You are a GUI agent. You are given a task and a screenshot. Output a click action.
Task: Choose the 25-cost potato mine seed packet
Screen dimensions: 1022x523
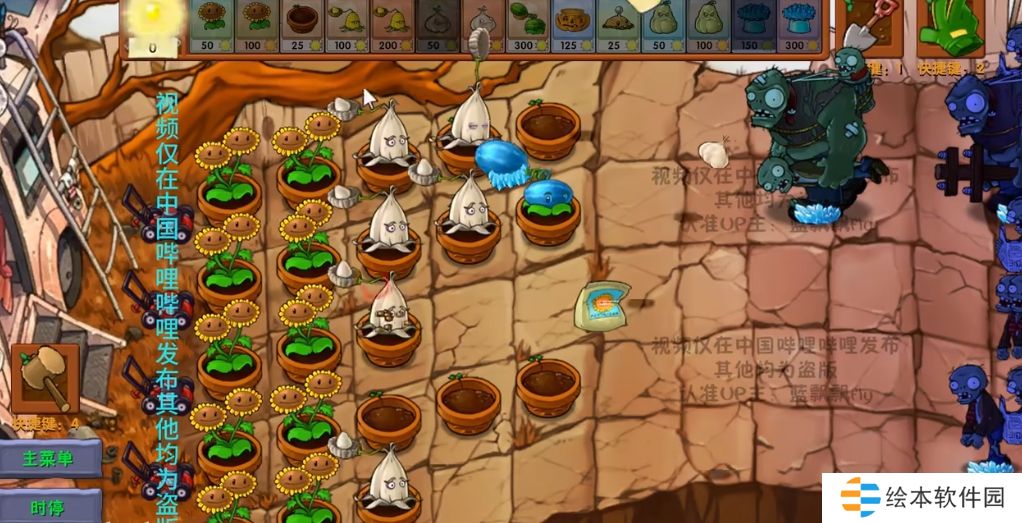pyautogui.click(x=613, y=26)
